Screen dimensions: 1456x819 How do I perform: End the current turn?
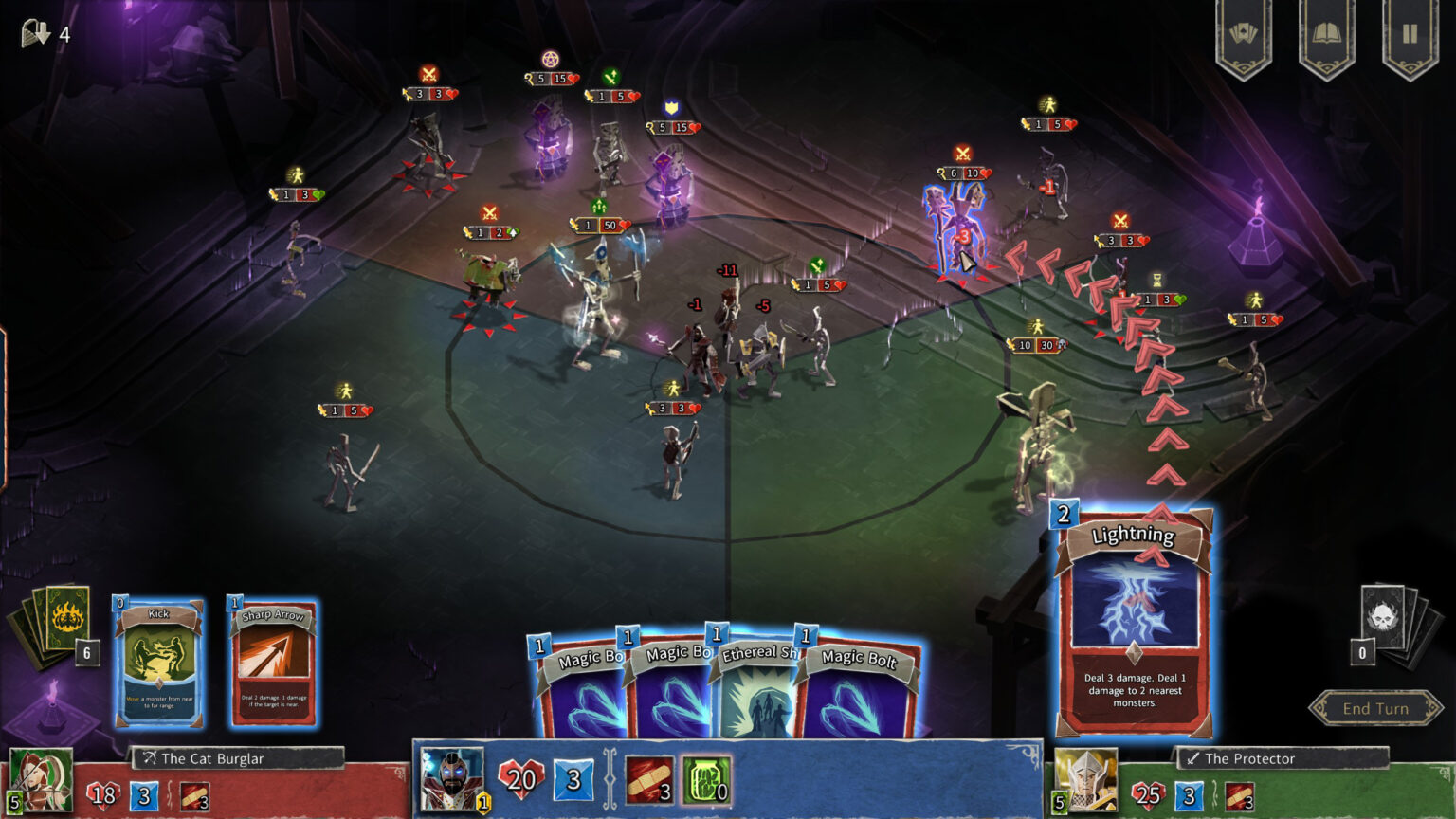(x=1374, y=708)
